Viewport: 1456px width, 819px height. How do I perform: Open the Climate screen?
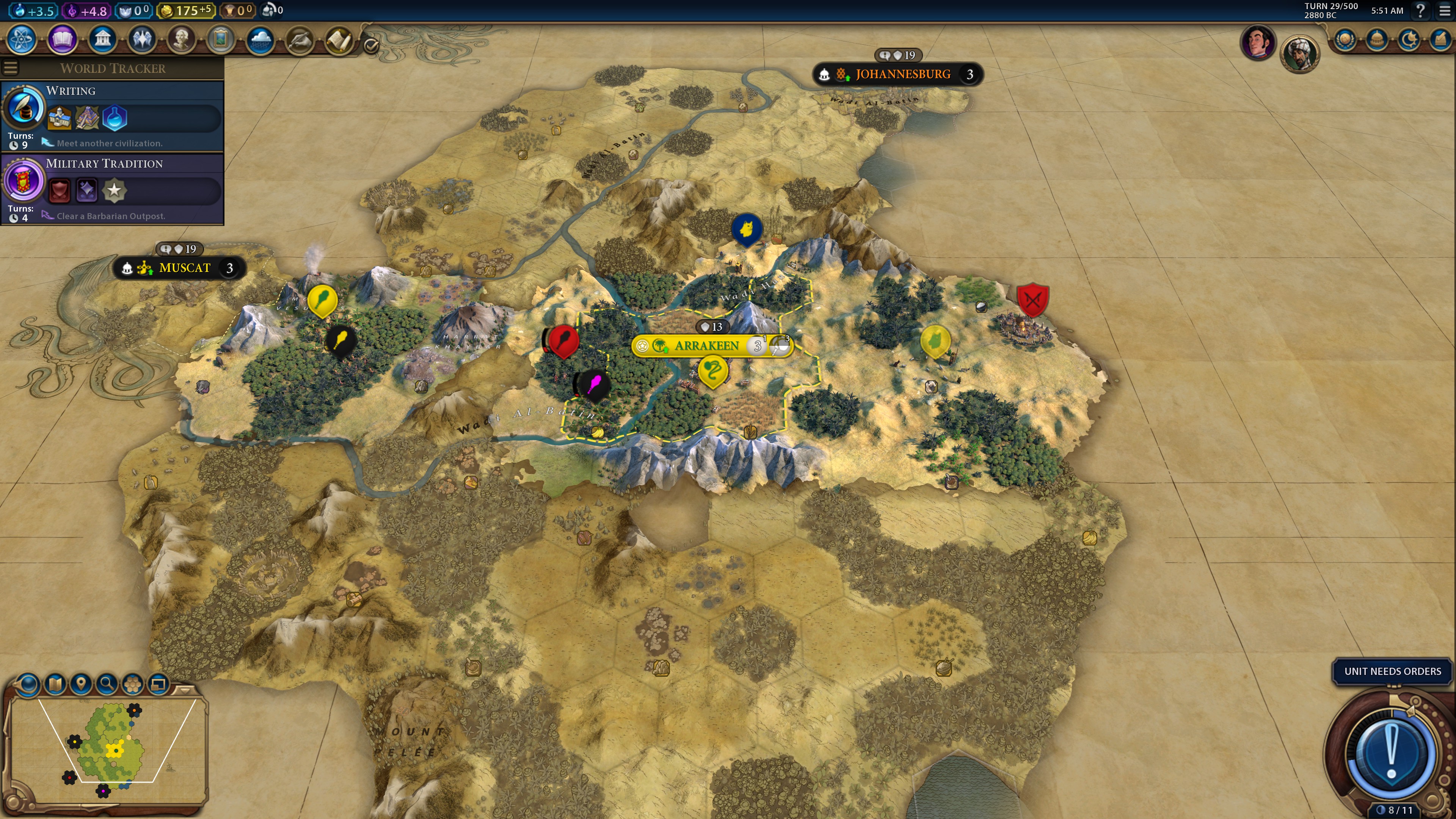click(x=260, y=39)
